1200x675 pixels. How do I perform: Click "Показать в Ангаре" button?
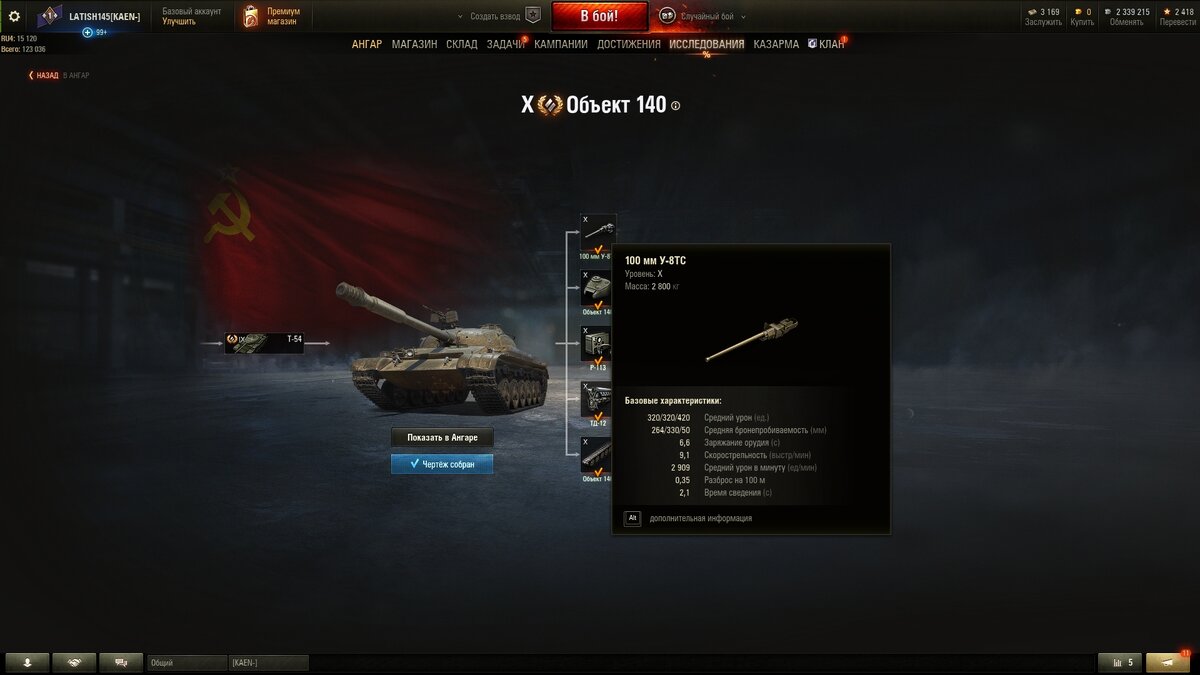point(442,438)
